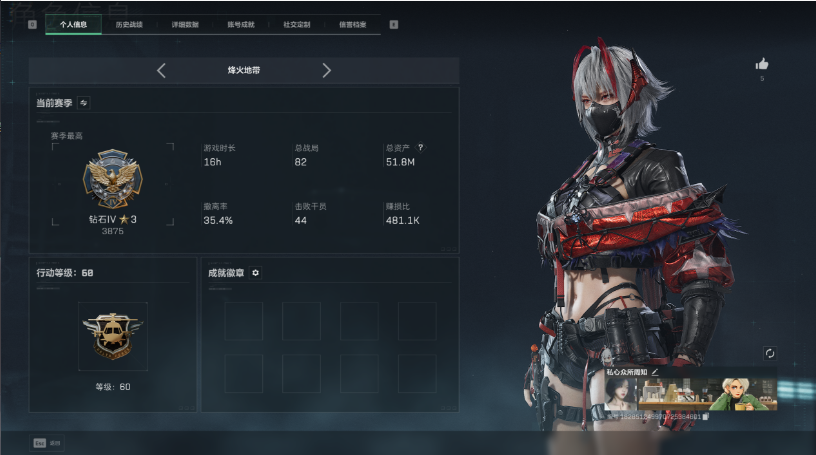Show the 详细数据 tab
816x455 pixels.
click(186, 22)
